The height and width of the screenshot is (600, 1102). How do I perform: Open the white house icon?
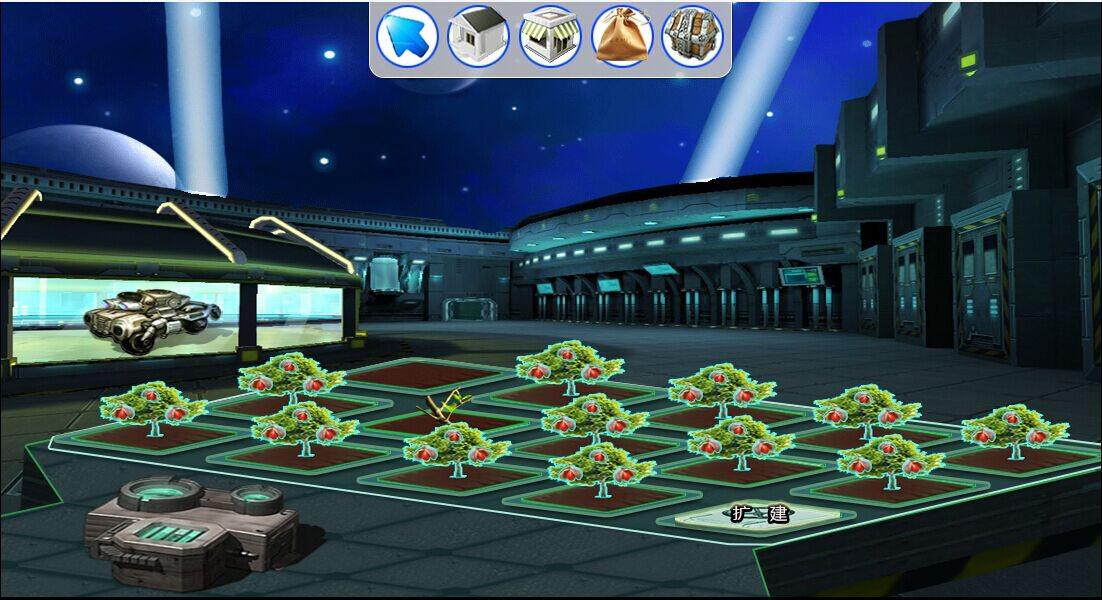click(478, 37)
